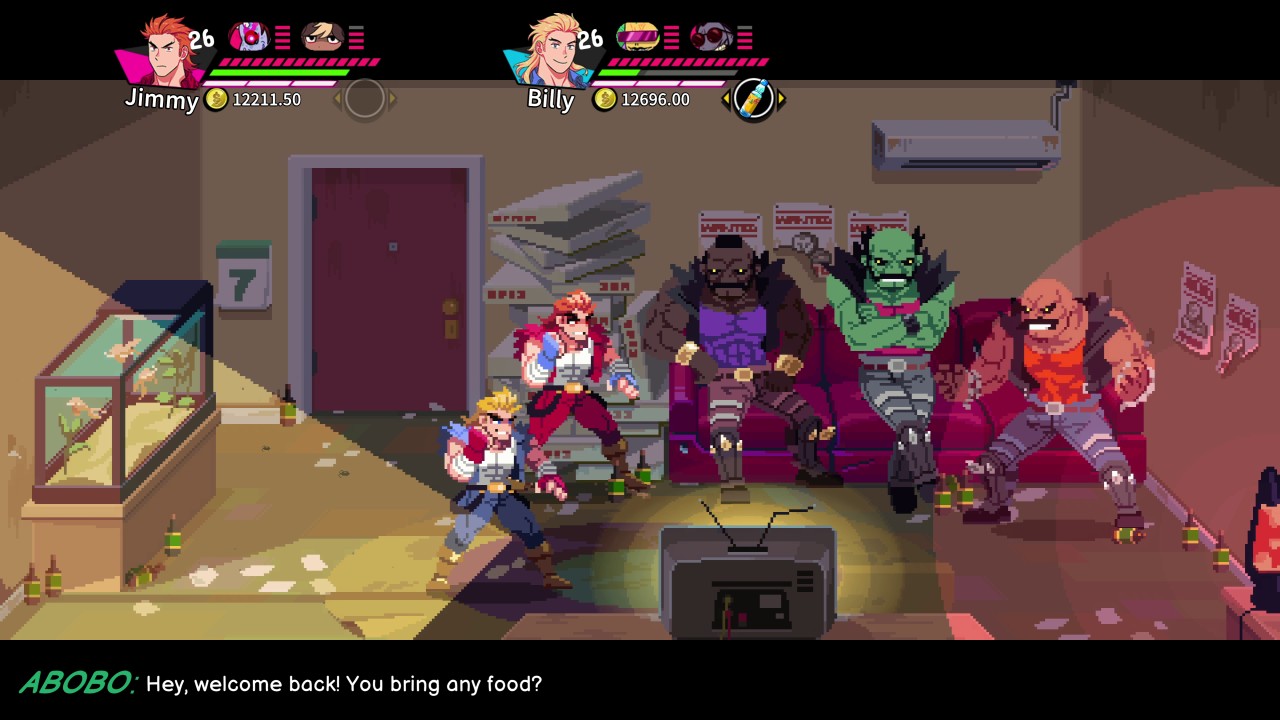Viewport: 1280px width, 720px height.
Task: Open the empty item slot next to Jimmy
Action: (363, 98)
